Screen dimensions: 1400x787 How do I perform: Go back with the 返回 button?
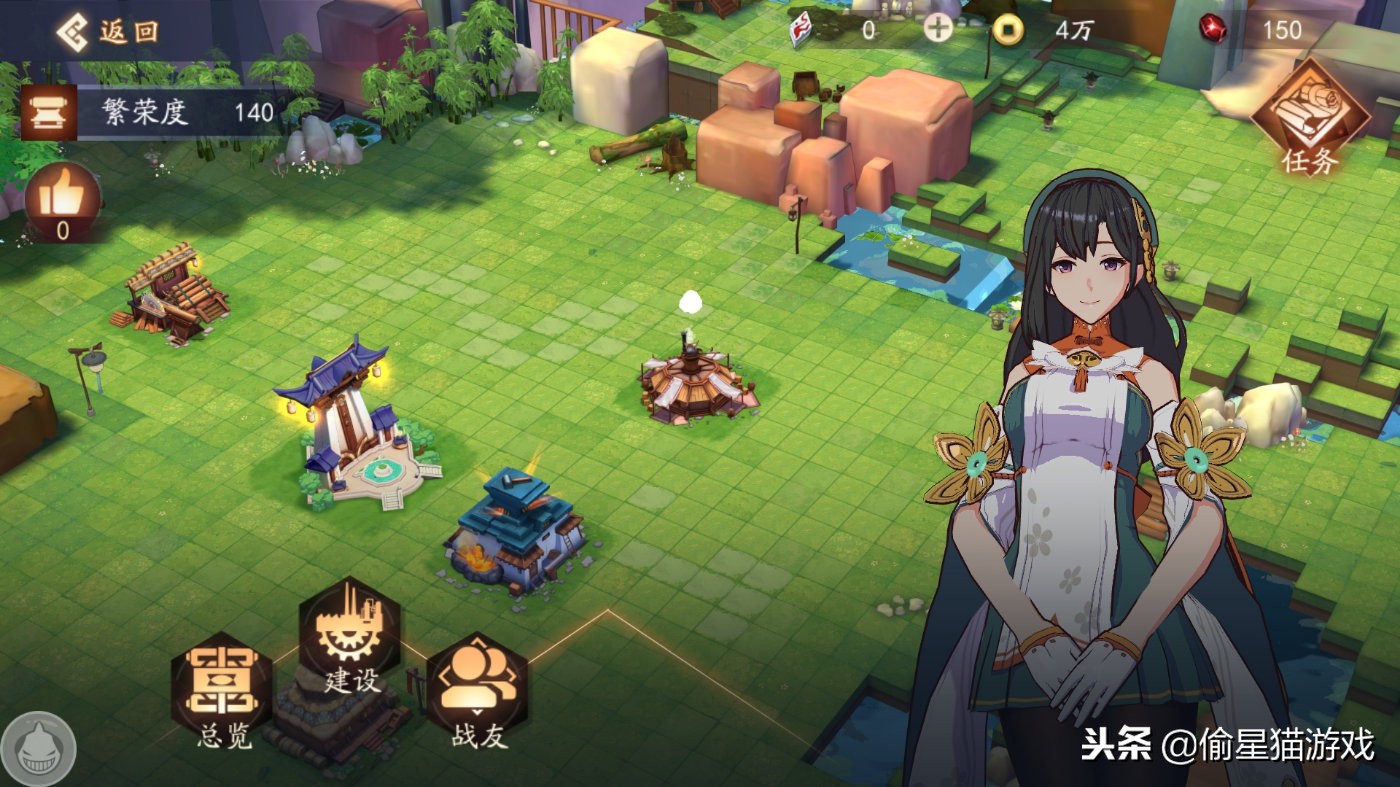tap(107, 32)
